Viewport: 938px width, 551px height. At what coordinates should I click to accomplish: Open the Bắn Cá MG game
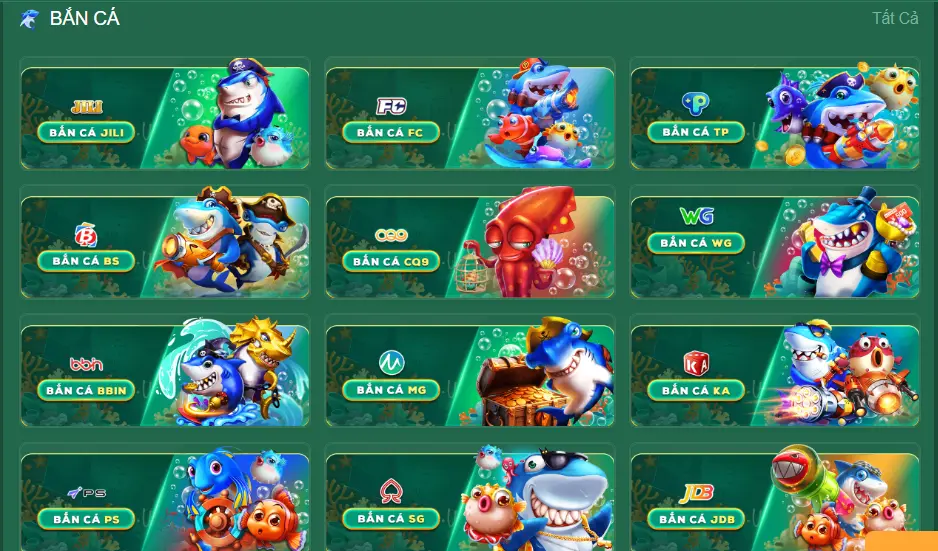tap(391, 390)
